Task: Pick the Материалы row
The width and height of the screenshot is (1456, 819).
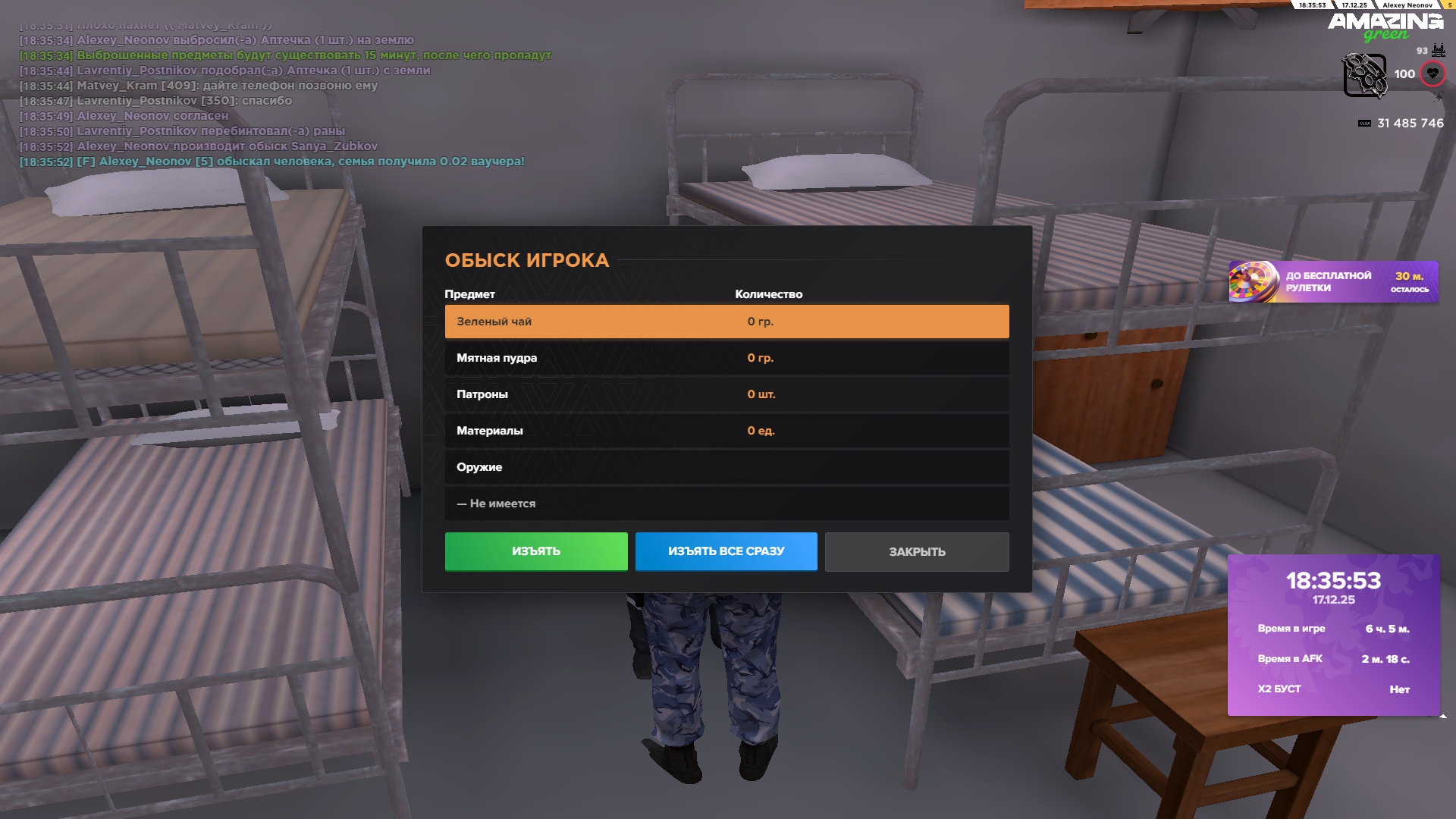Action: click(x=726, y=431)
